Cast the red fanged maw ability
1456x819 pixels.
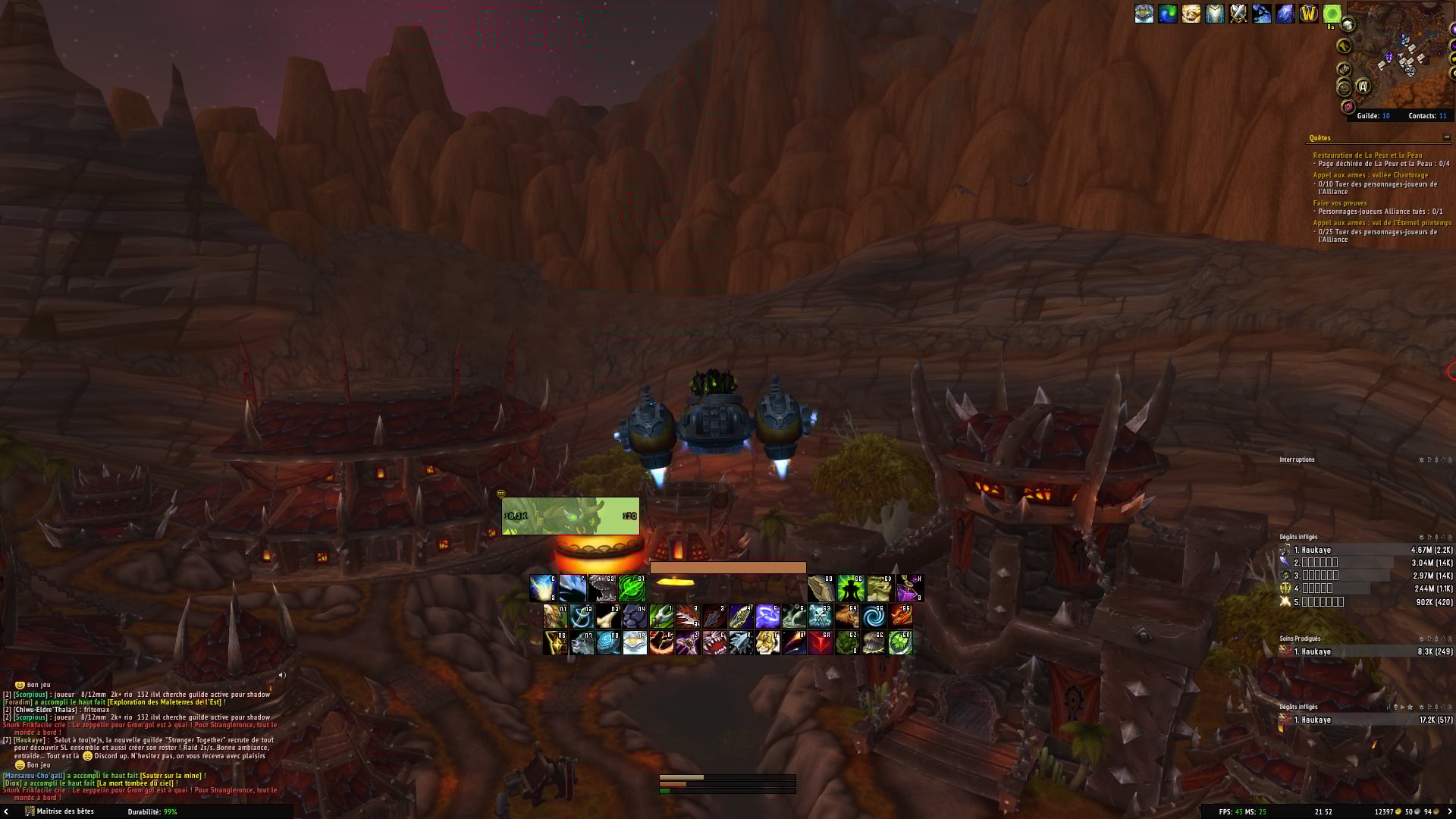(714, 643)
